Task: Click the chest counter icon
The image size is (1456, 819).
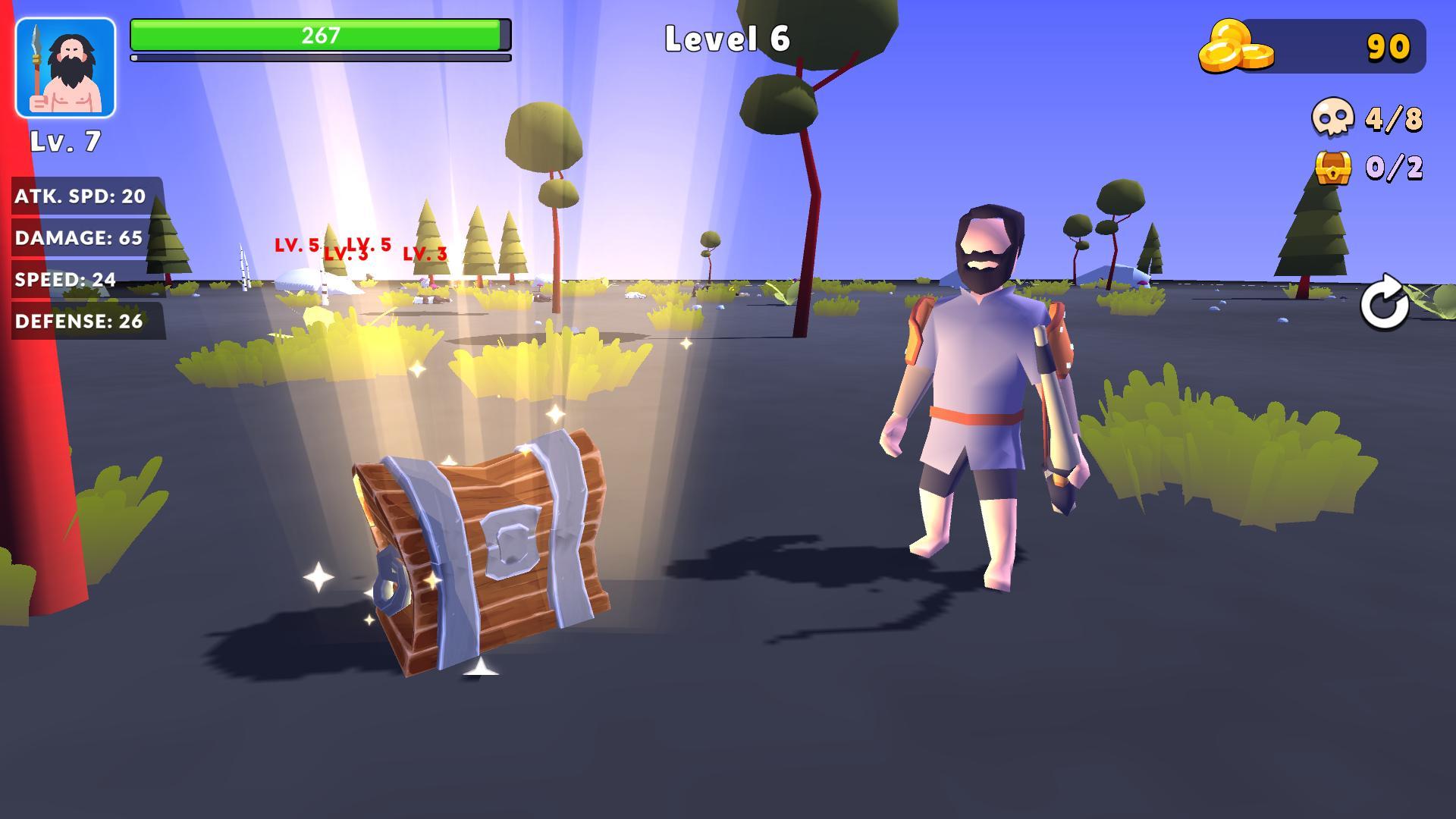Action: [x=1332, y=168]
